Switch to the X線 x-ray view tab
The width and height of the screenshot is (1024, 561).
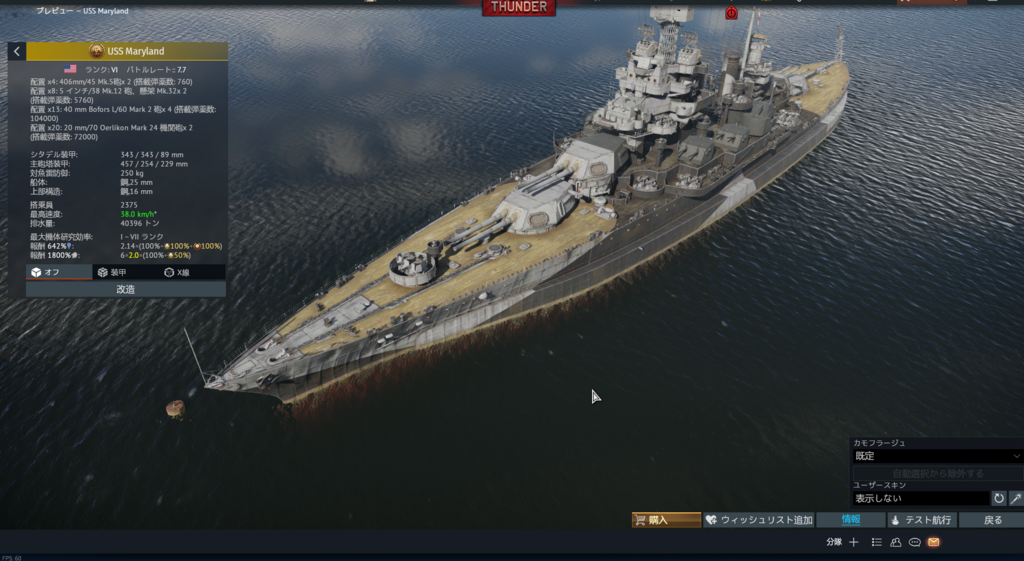(x=190, y=272)
